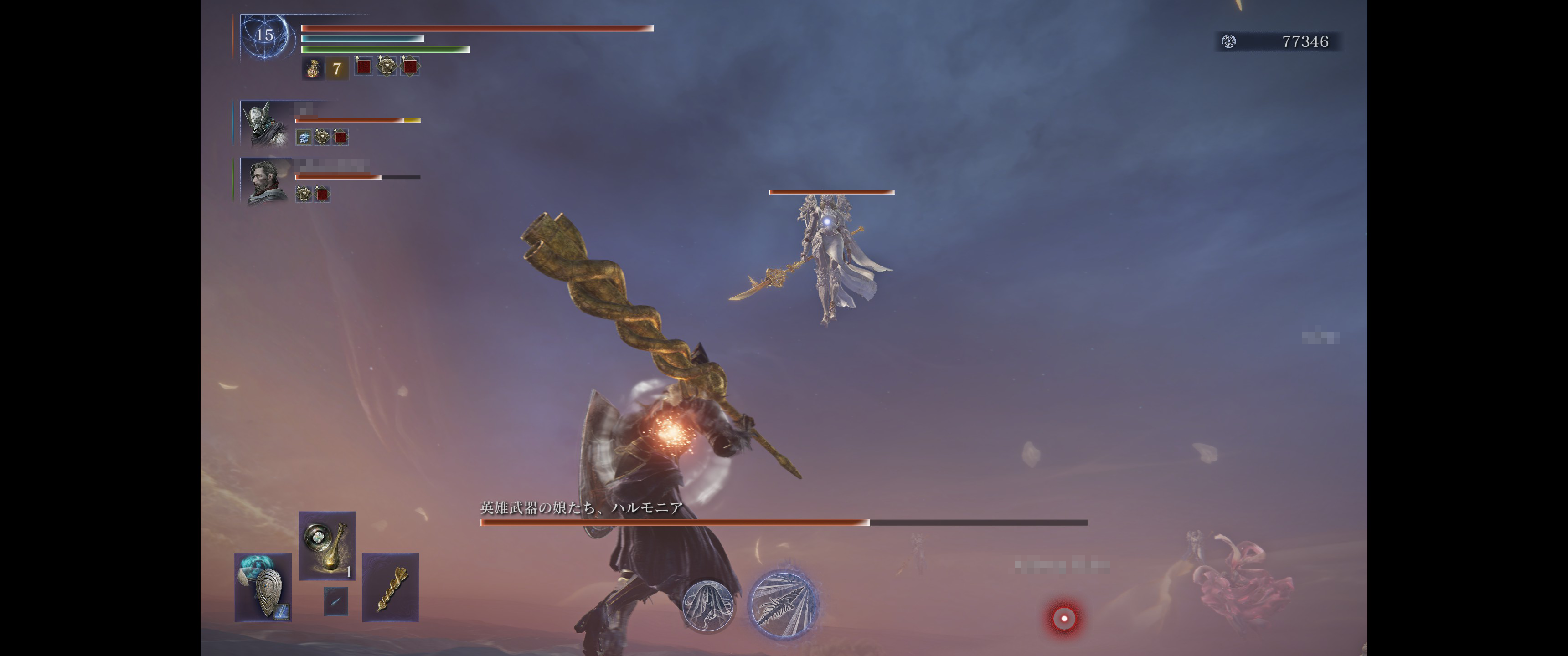Inspect your golden armor buff icon

pyautogui.click(x=387, y=66)
